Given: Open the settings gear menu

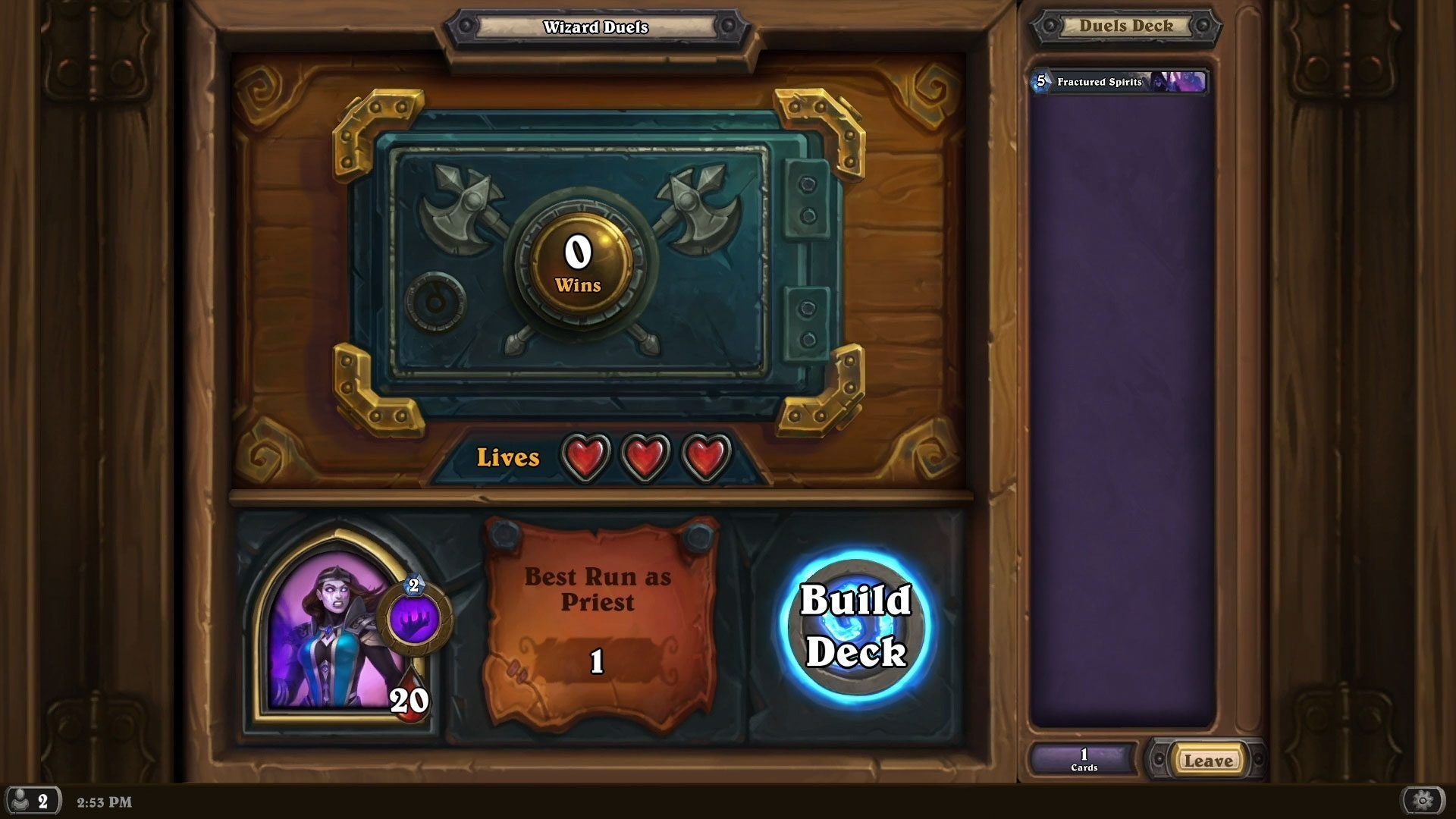Looking at the screenshot, I should [1423, 800].
